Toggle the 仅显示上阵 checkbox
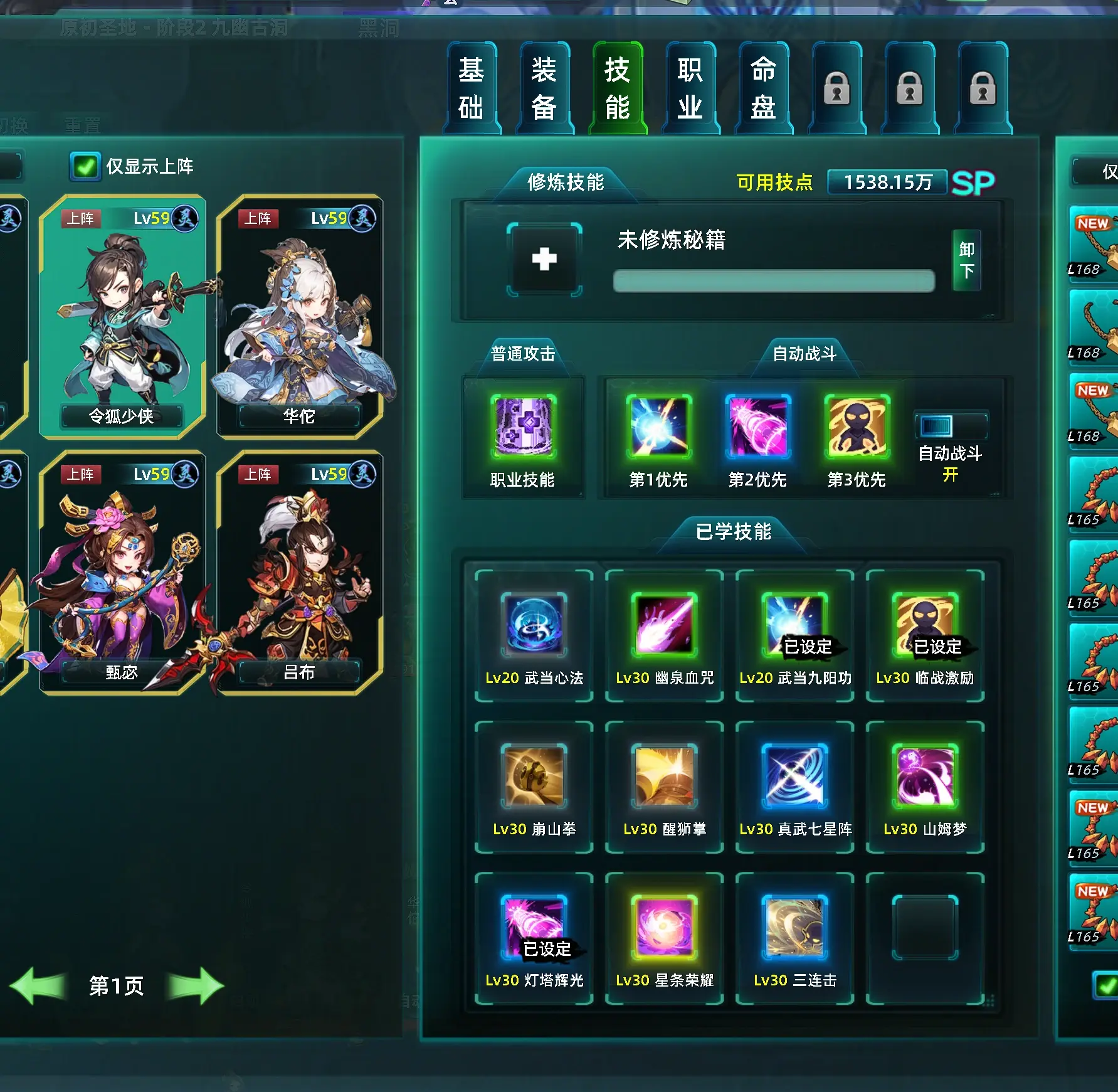1118x1092 pixels. coord(85,167)
